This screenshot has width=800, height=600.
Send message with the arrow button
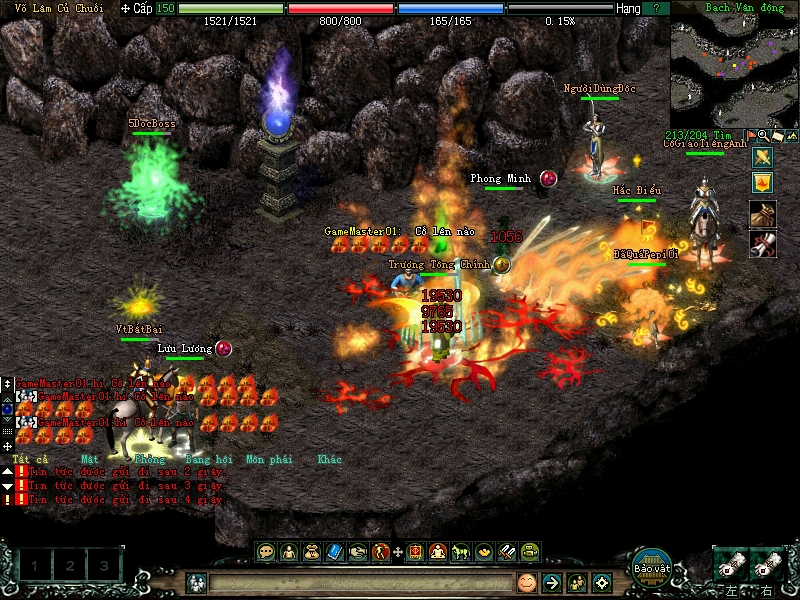(551, 582)
